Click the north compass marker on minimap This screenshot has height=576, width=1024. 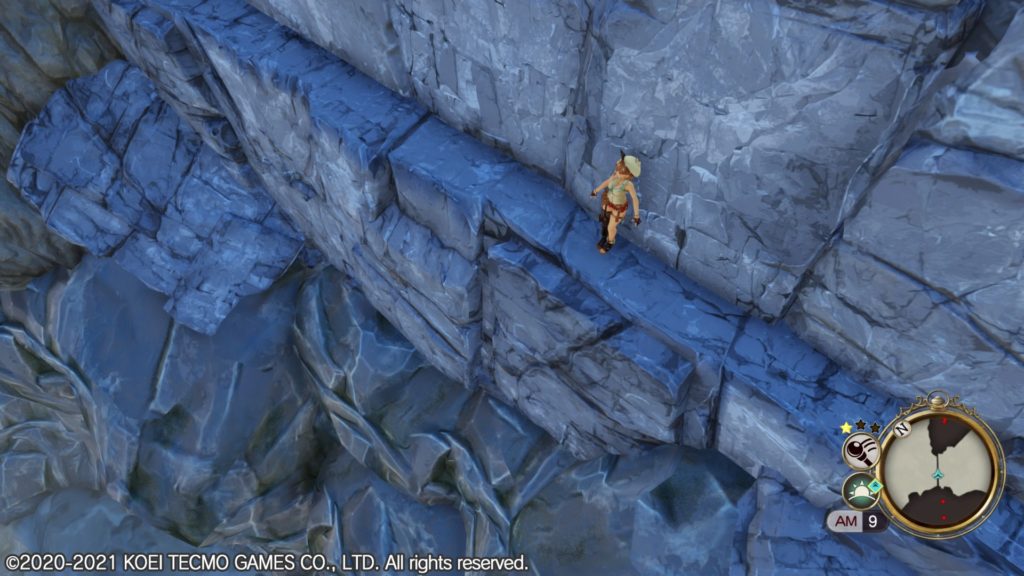[x=901, y=428]
